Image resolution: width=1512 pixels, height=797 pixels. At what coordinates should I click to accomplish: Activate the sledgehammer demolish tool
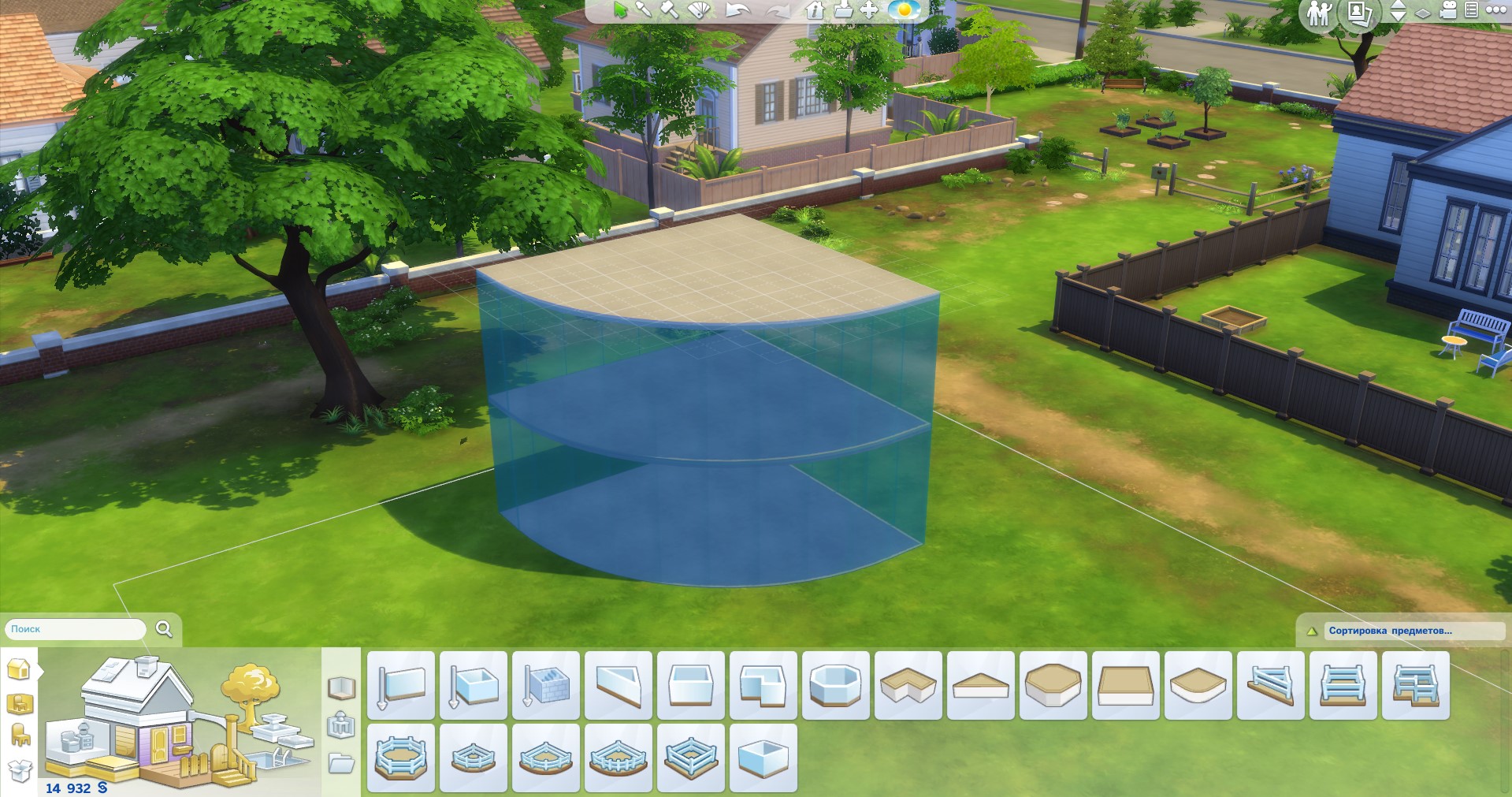coord(669,10)
